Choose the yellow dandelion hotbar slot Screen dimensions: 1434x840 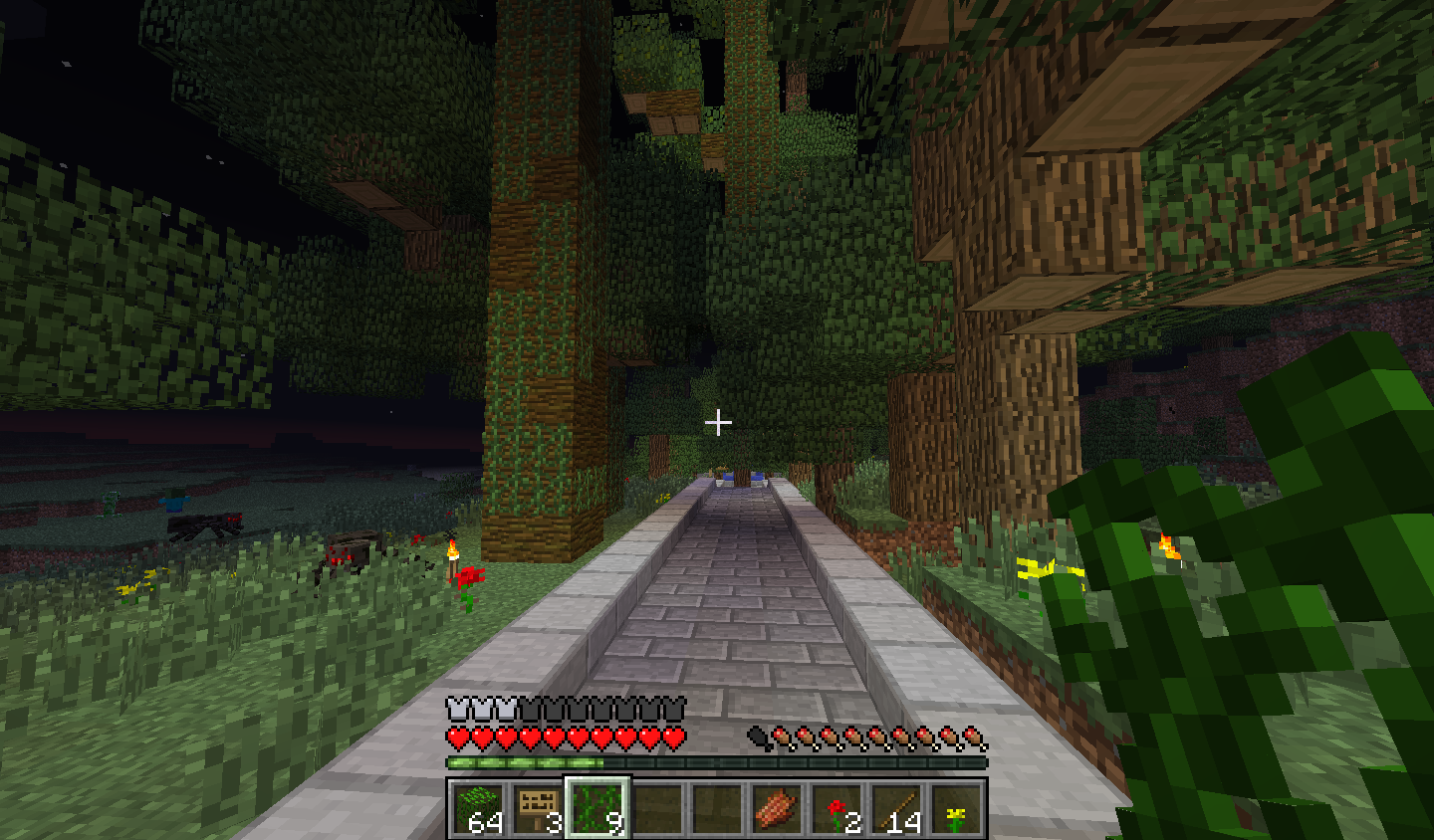(x=955, y=807)
